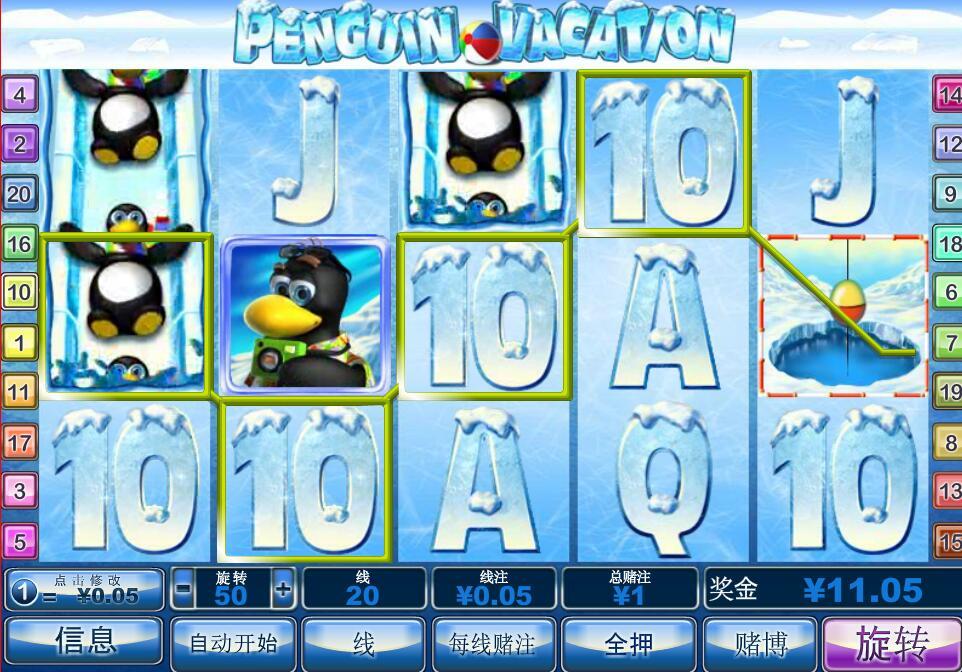Place the max bet with 全押

(x=629, y=643)
